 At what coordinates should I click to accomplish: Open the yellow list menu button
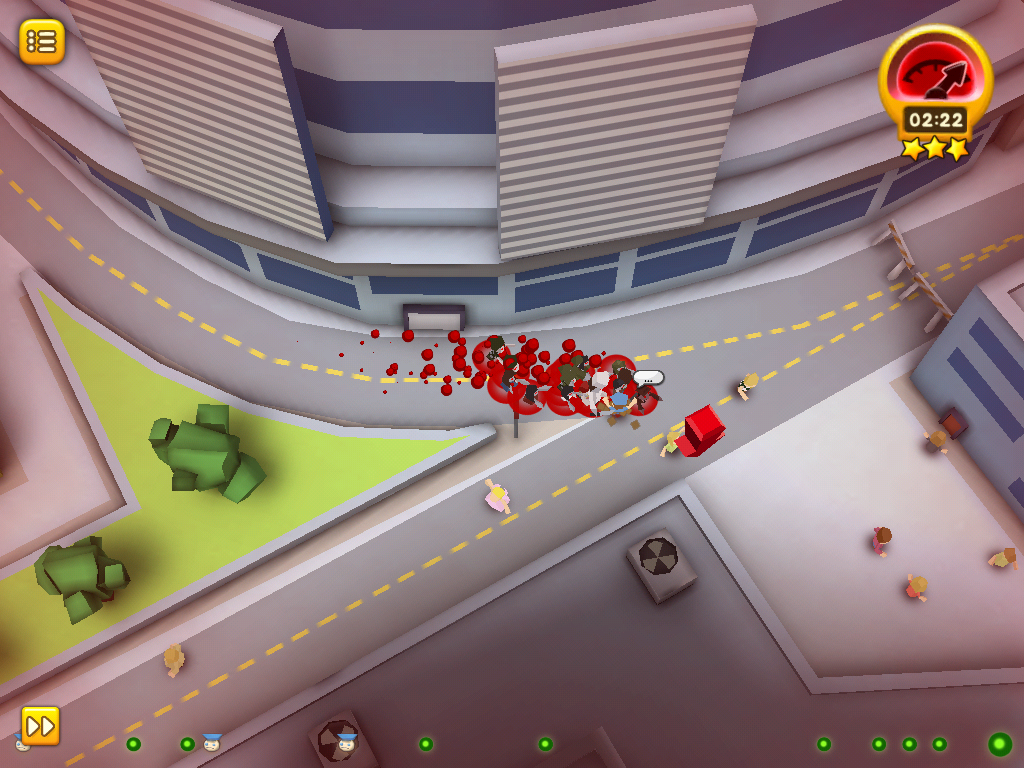pos(42,42)
